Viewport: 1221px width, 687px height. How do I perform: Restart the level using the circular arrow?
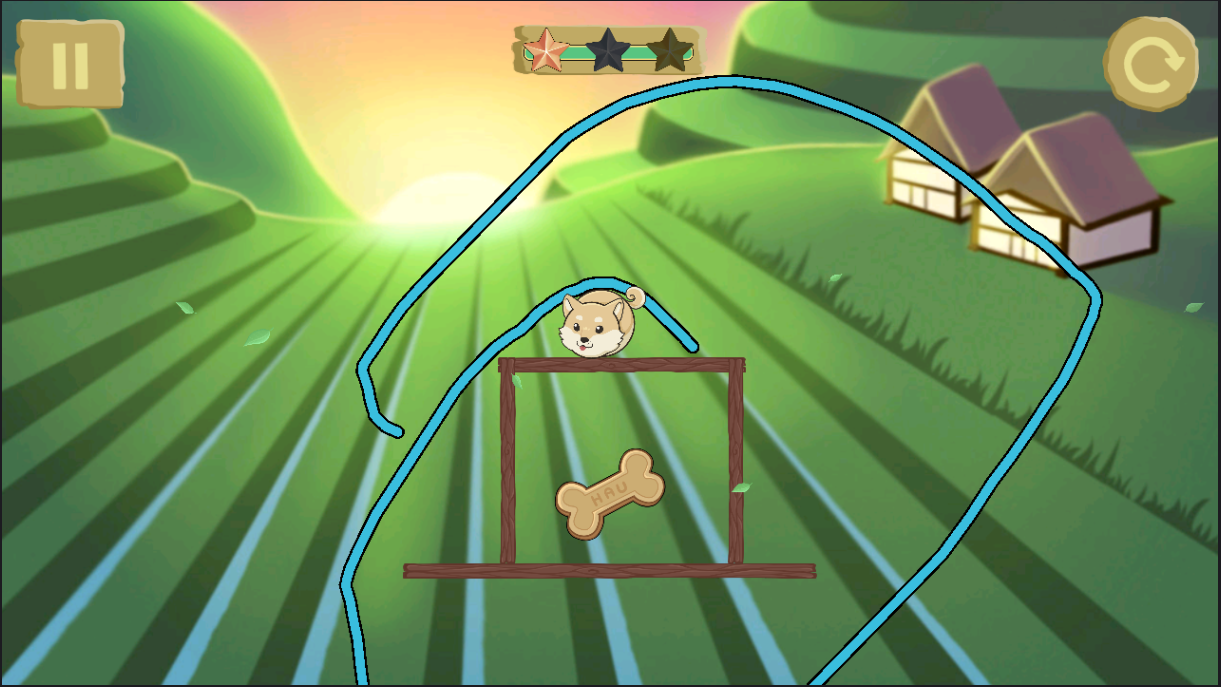(1151, 65)
